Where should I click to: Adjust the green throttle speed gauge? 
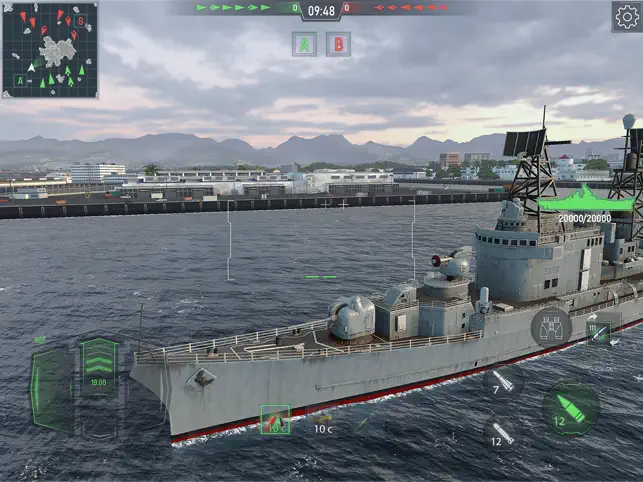pyautogui.click(x=99, y=367)
